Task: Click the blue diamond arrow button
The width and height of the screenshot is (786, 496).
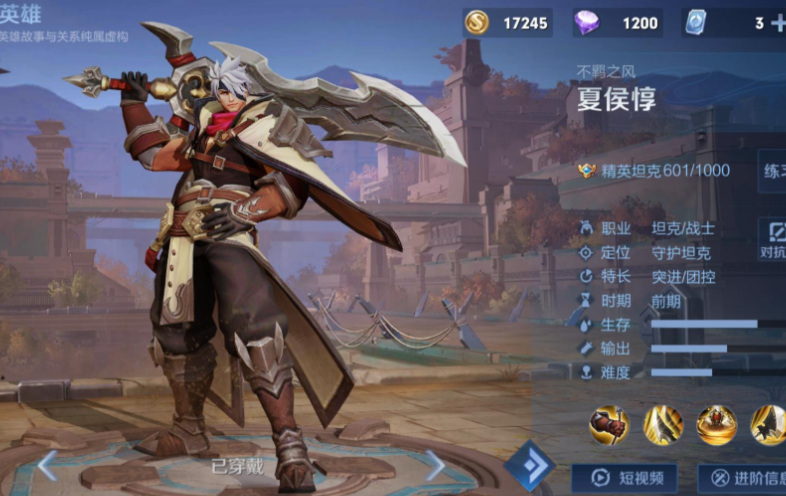Action: [x=529, y=465]
